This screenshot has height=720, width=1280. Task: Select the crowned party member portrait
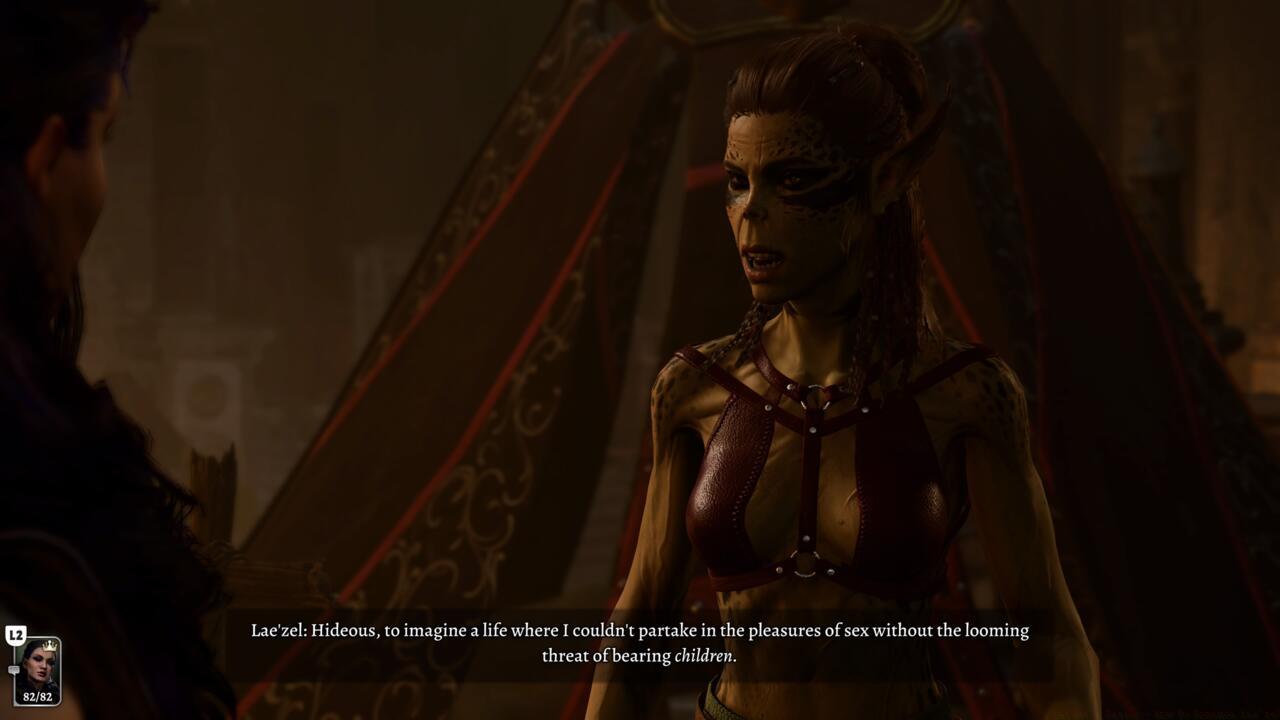coord(38,665)
